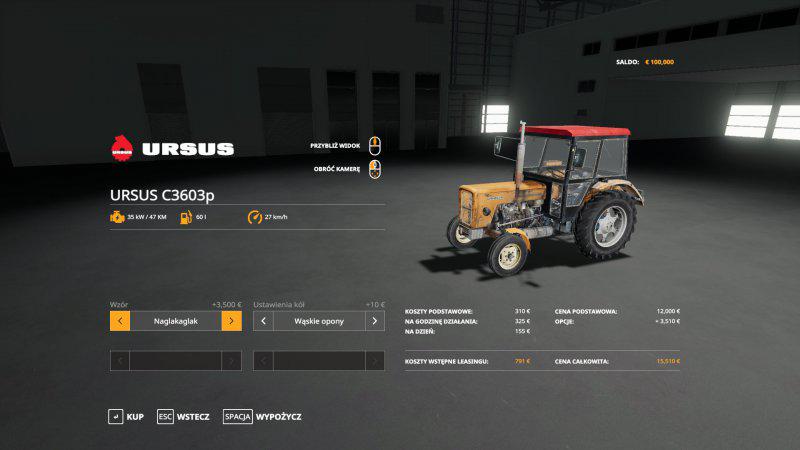Switch to previous Ustawienia kół wheel option
This screenshot has width=800, height=450.
pyautogui.click(x=263, y=321)
